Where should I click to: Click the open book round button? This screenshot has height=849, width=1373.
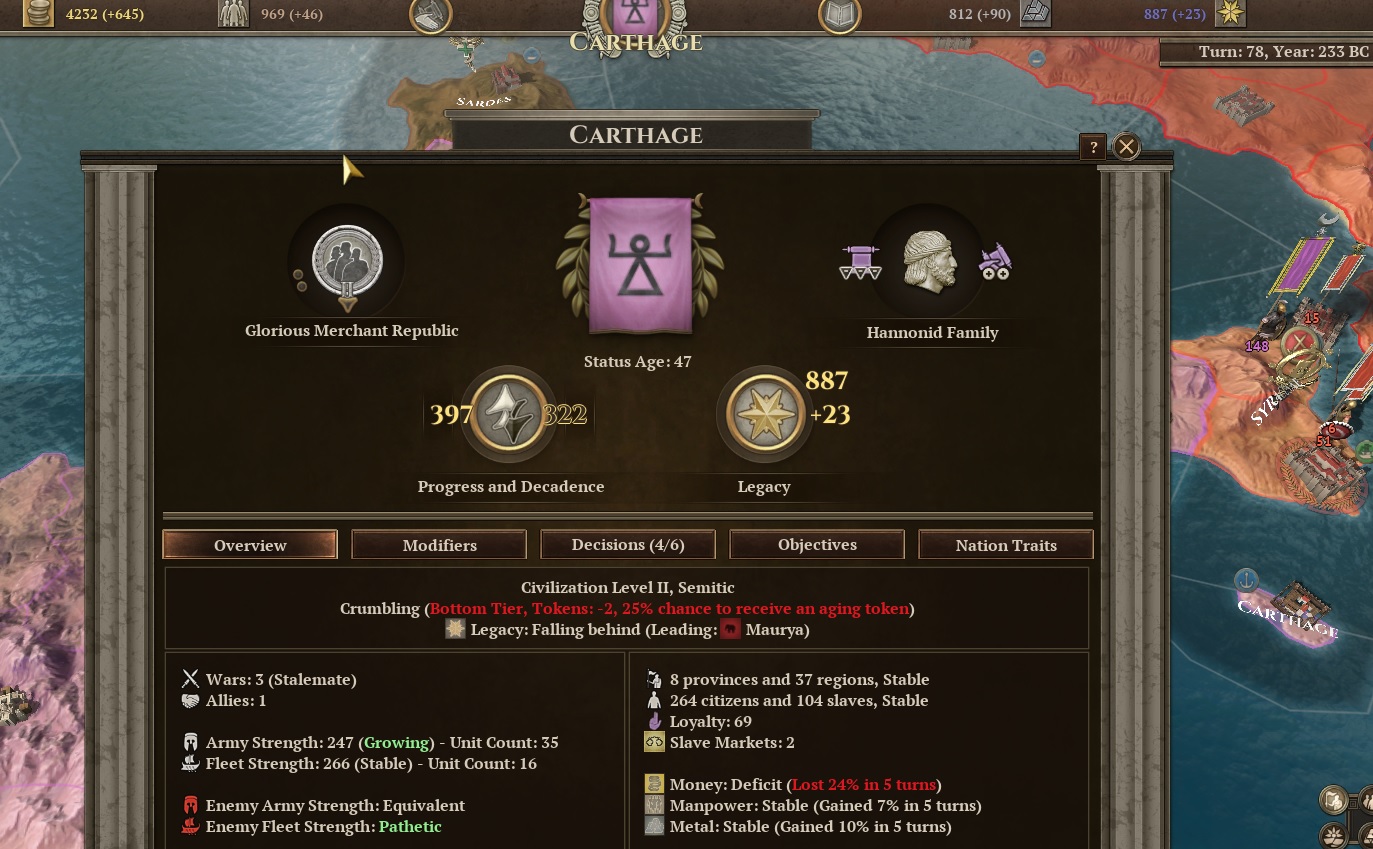[839, 14]
